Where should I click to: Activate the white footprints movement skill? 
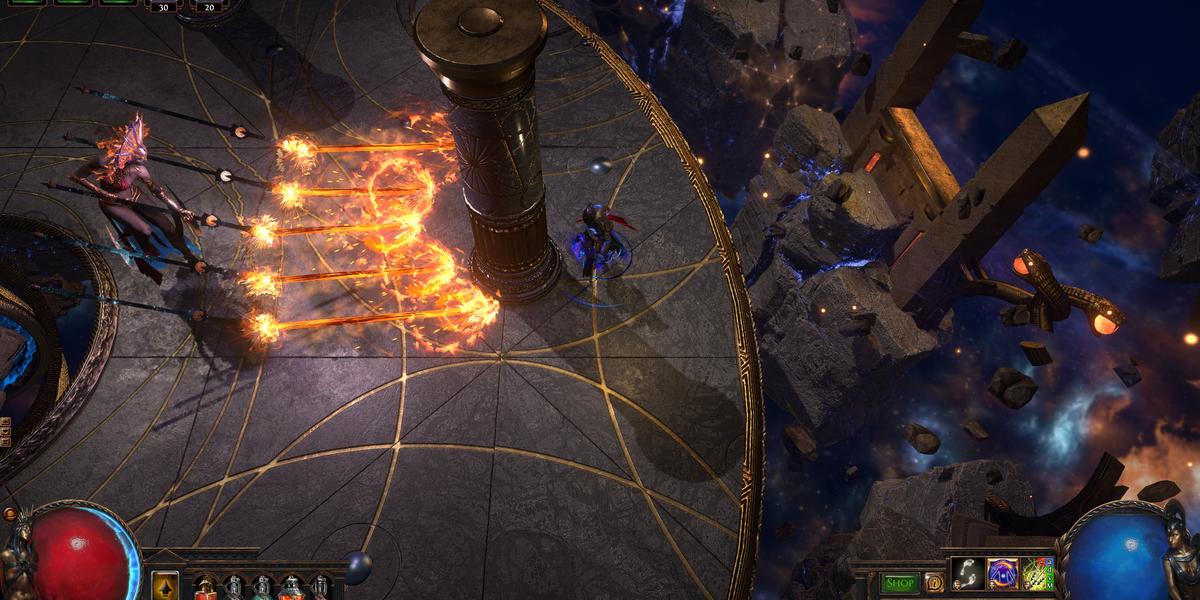(x=968, y=575)
